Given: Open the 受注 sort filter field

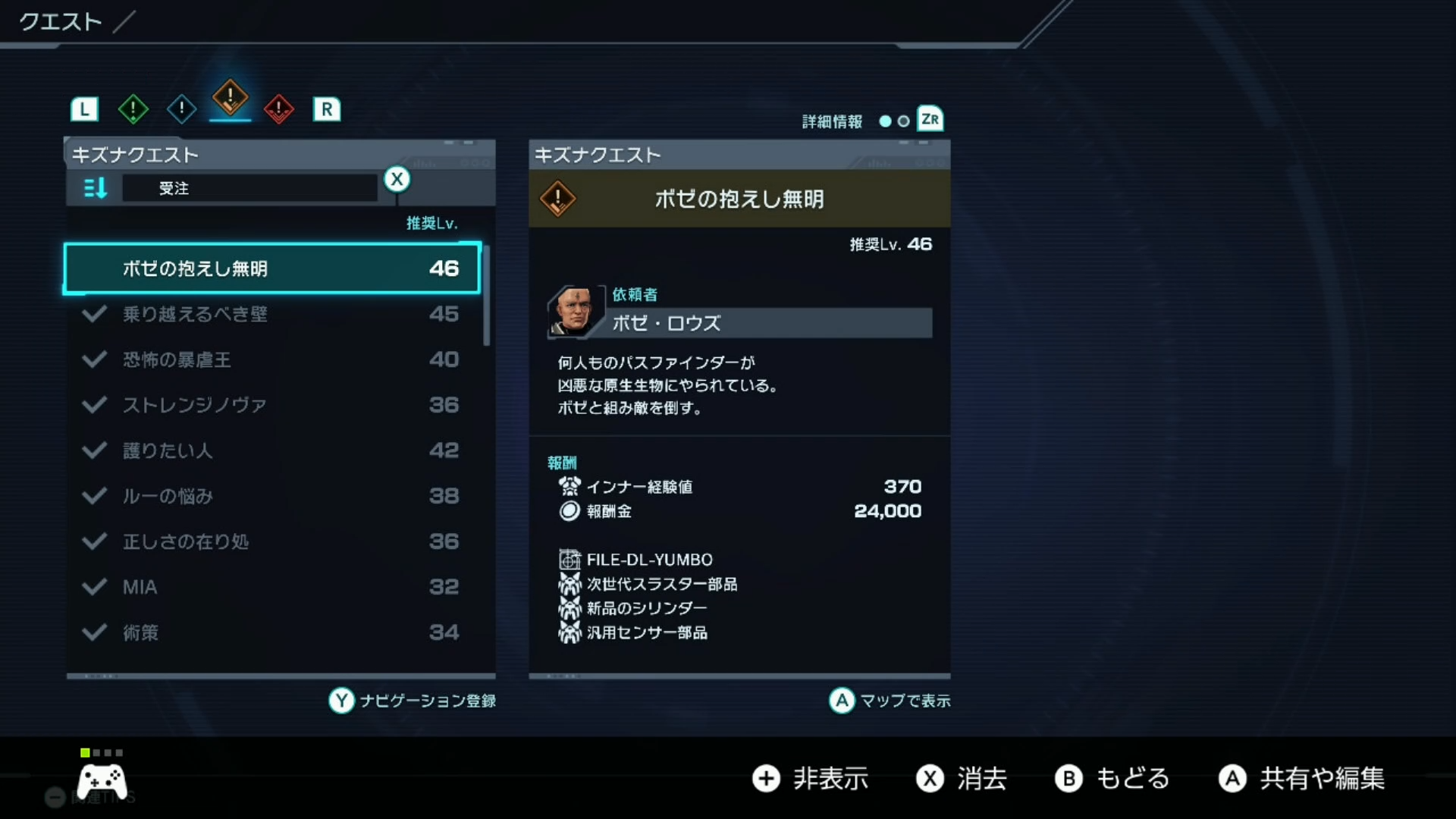Looking at the screenshot, I should coord(249,188).
